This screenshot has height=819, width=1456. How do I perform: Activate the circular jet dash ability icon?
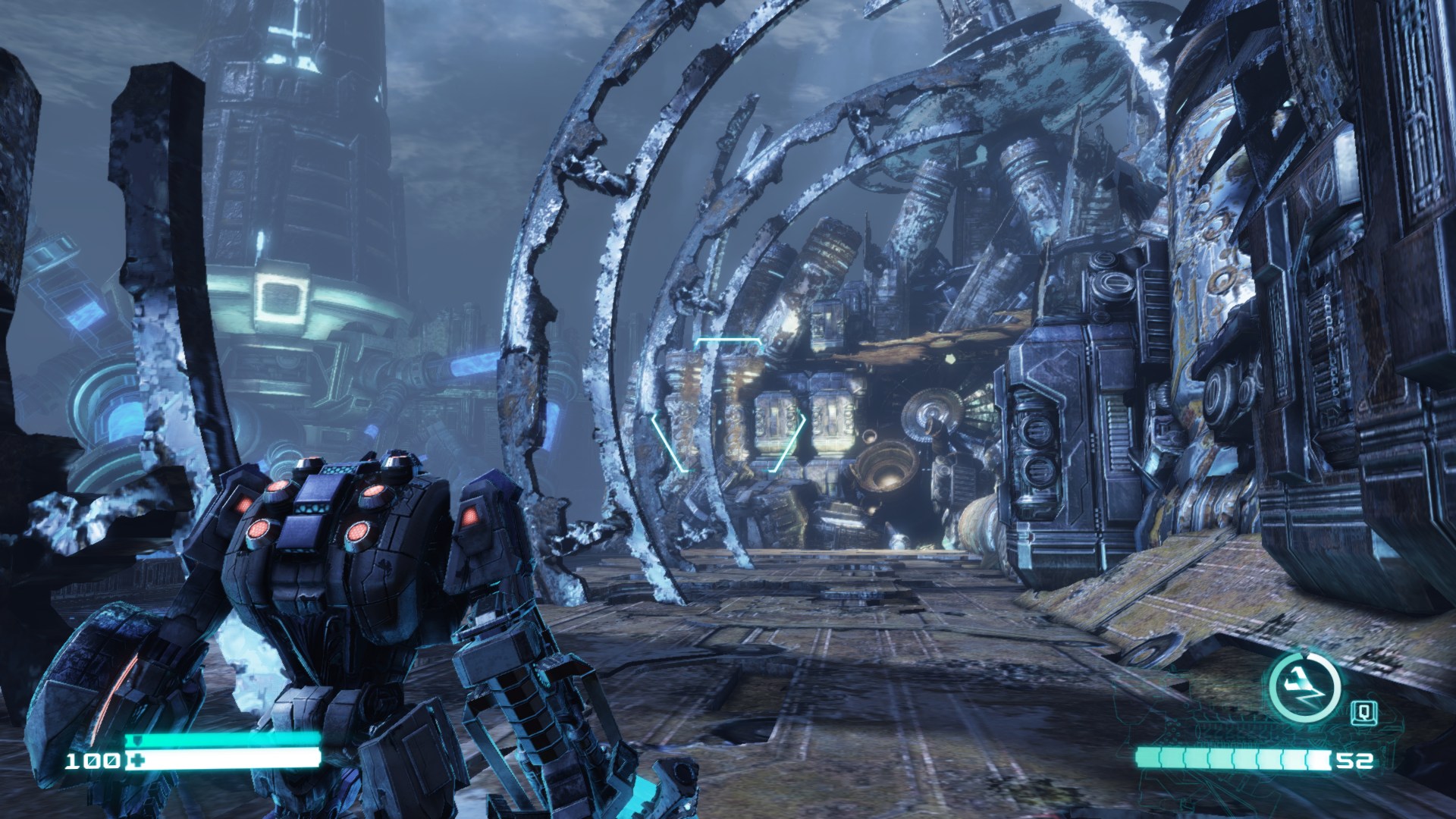(1304, 686)
